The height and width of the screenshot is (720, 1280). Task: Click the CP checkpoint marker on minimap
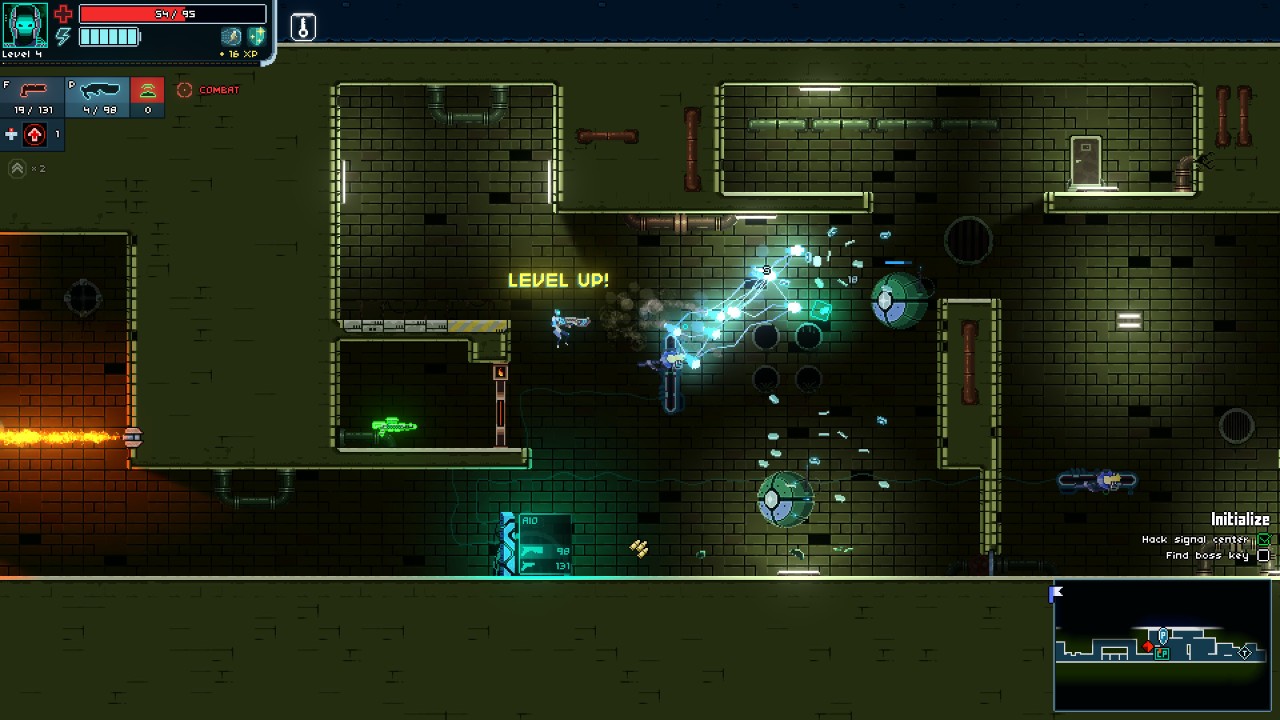[1162, 654]
